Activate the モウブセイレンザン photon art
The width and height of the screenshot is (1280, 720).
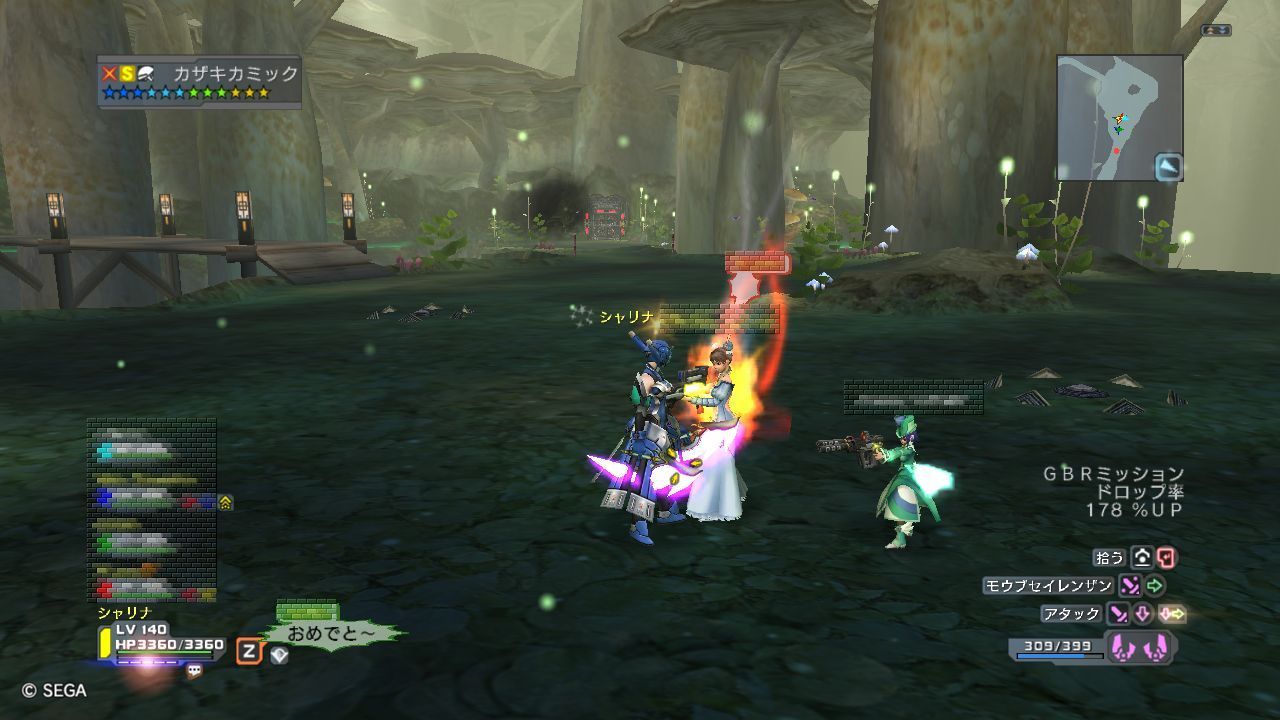pos(1047,586)
